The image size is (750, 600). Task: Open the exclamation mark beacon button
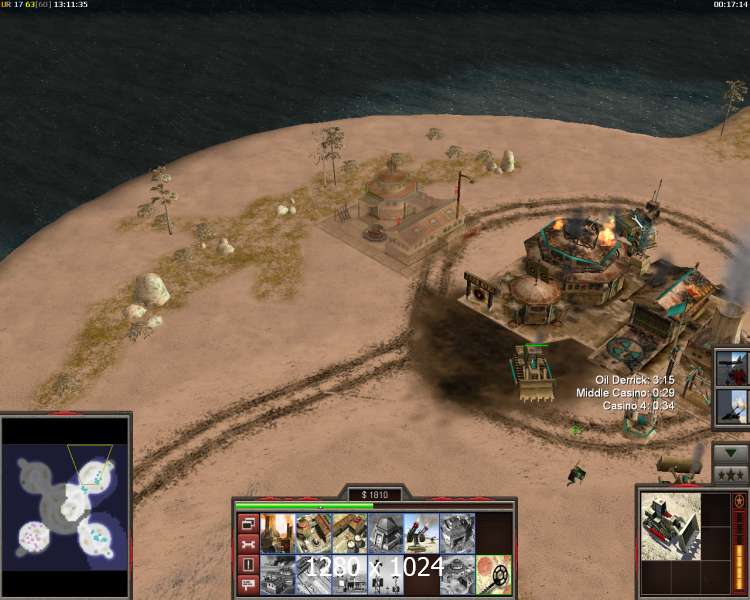click(247, 565)
